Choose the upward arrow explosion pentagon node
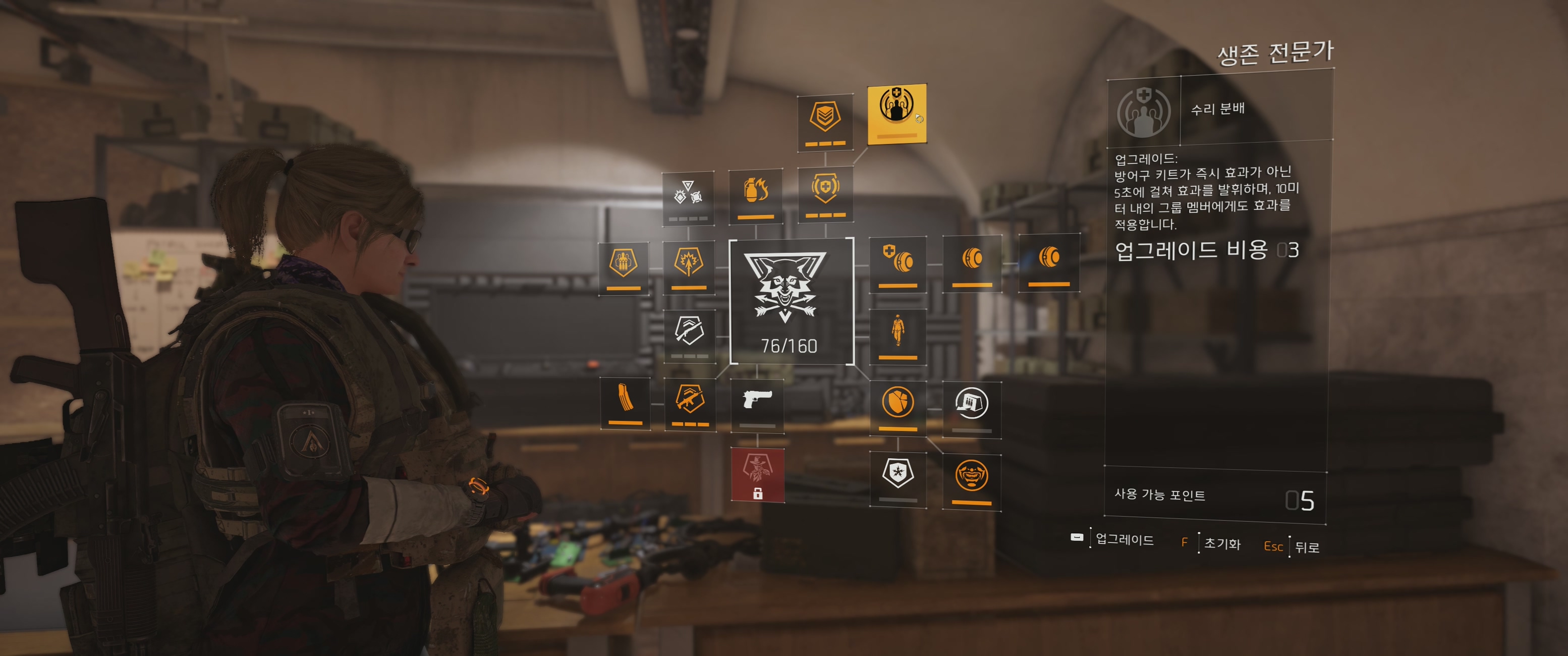Viewport: 1568px width, 656px height. [689, 266]
